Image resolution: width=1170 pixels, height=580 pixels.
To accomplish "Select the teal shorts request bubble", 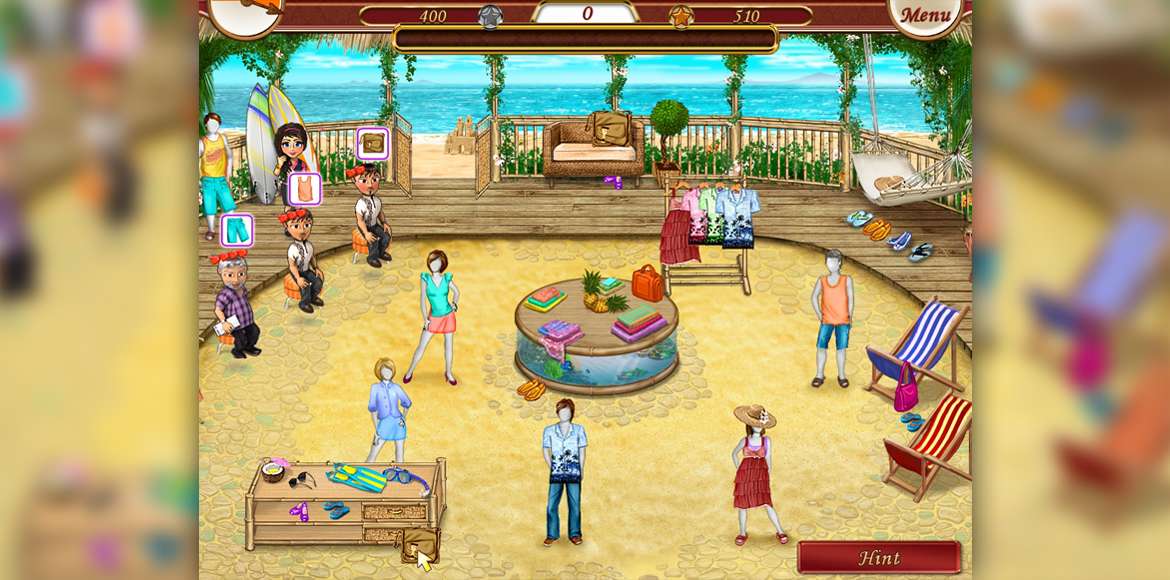I will [237, 231].
